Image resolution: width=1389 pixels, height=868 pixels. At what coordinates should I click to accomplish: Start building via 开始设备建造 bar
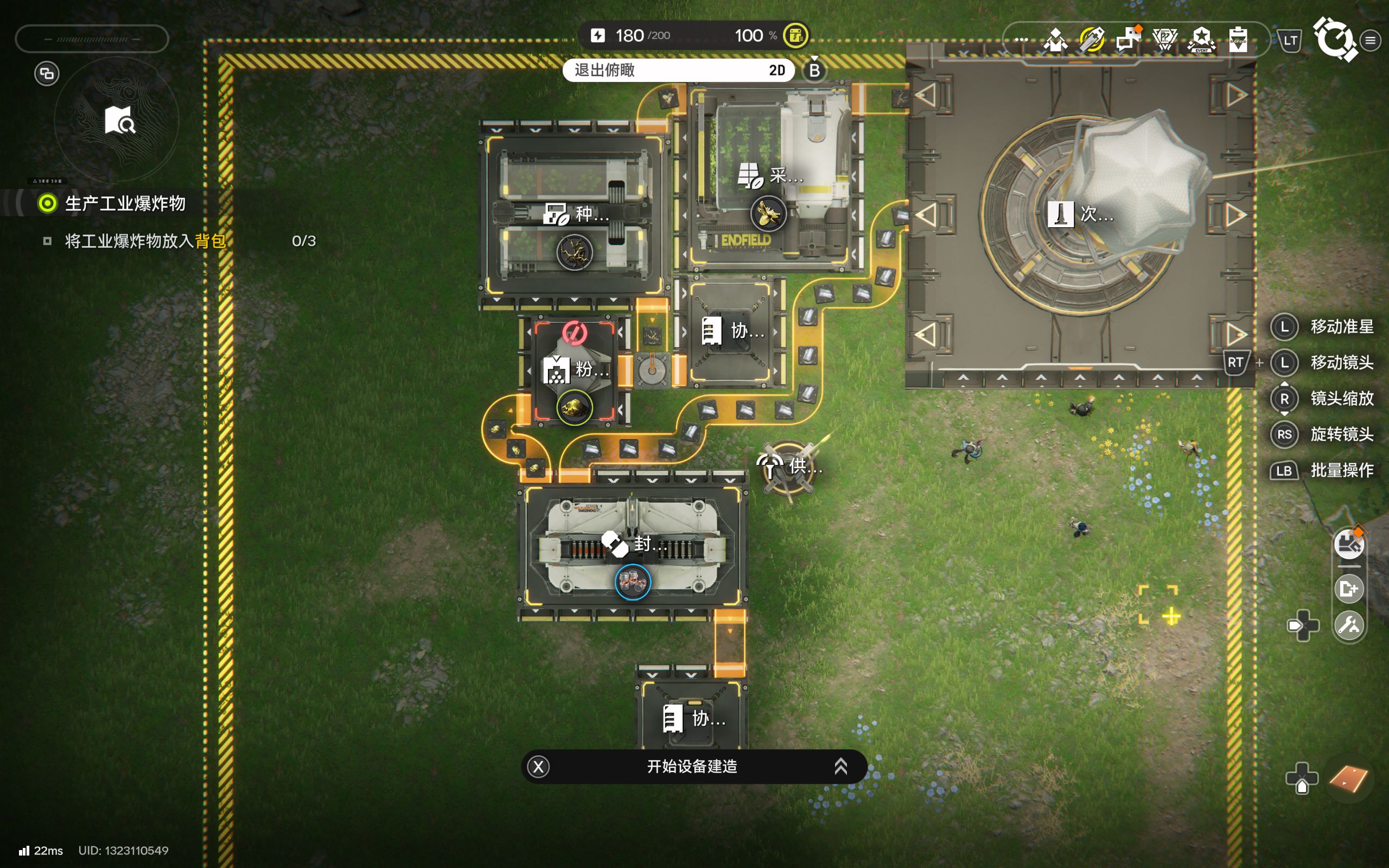(x=693, y=767)
